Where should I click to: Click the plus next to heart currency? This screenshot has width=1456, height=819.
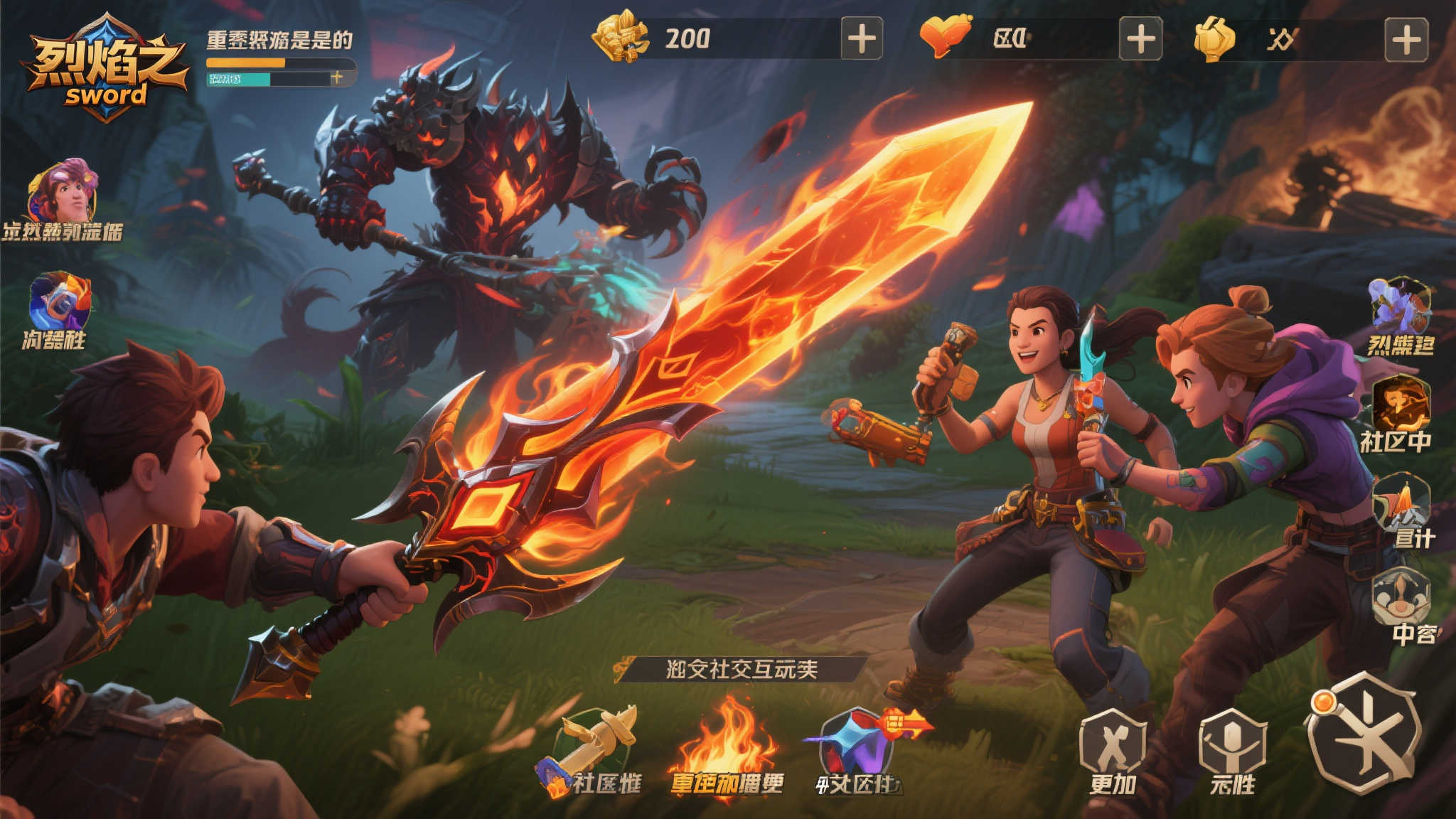pyautogui.click(x=1142, y=41)
